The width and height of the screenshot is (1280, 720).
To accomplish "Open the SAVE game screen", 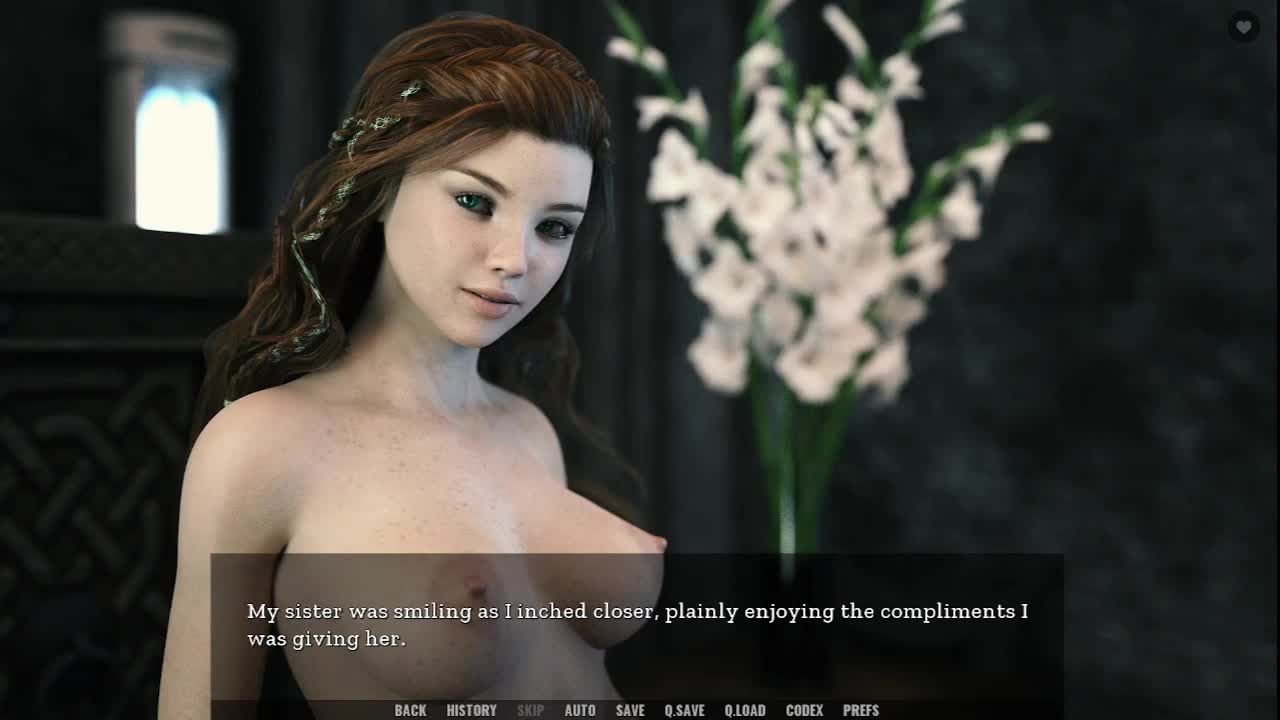I will click(x=630, y=710).
